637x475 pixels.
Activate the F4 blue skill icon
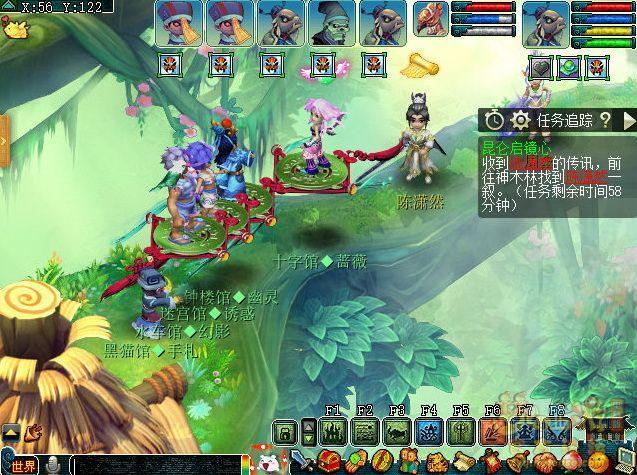[x=429, y=432]
